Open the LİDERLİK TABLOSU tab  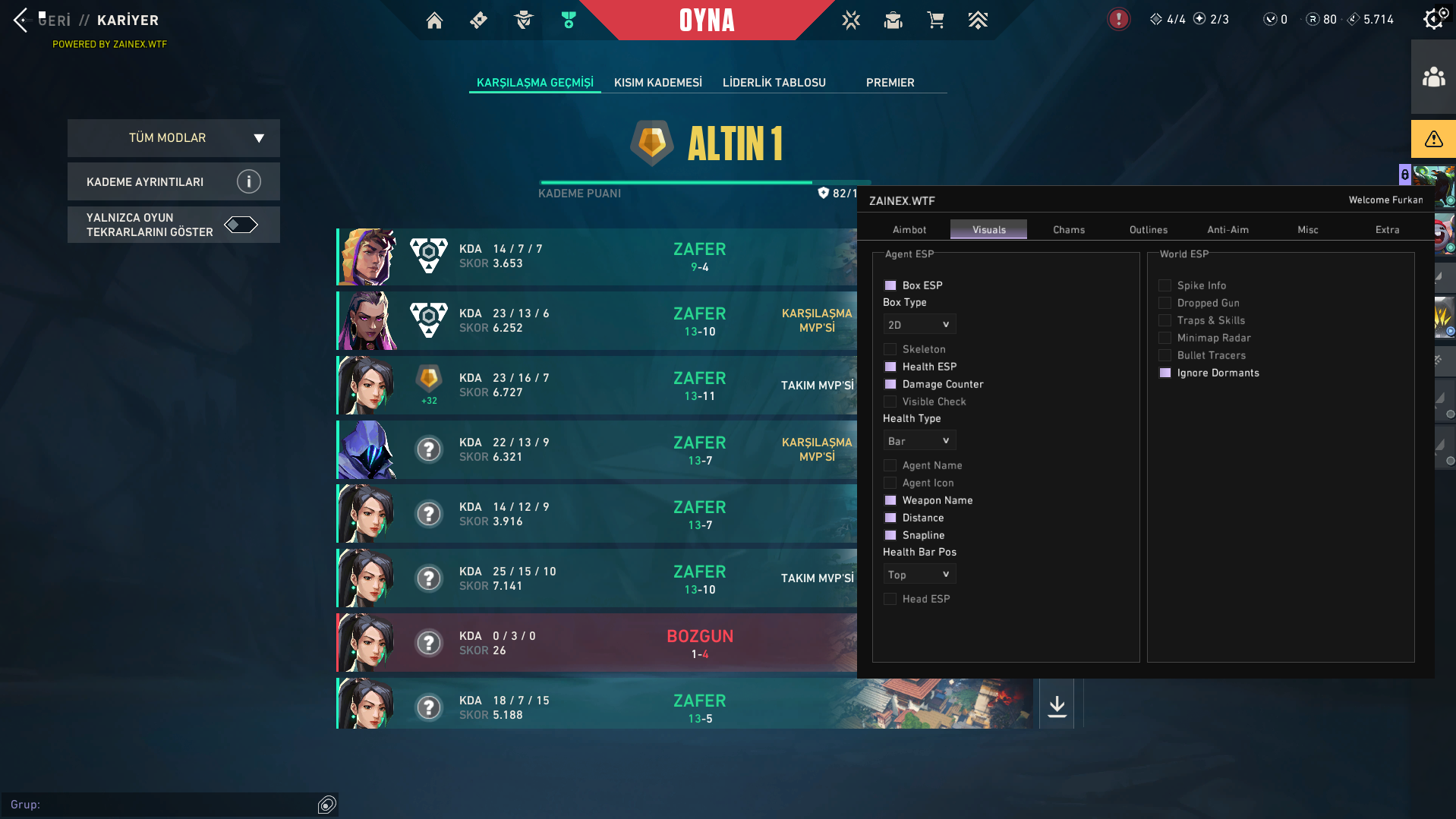point(774,82)
